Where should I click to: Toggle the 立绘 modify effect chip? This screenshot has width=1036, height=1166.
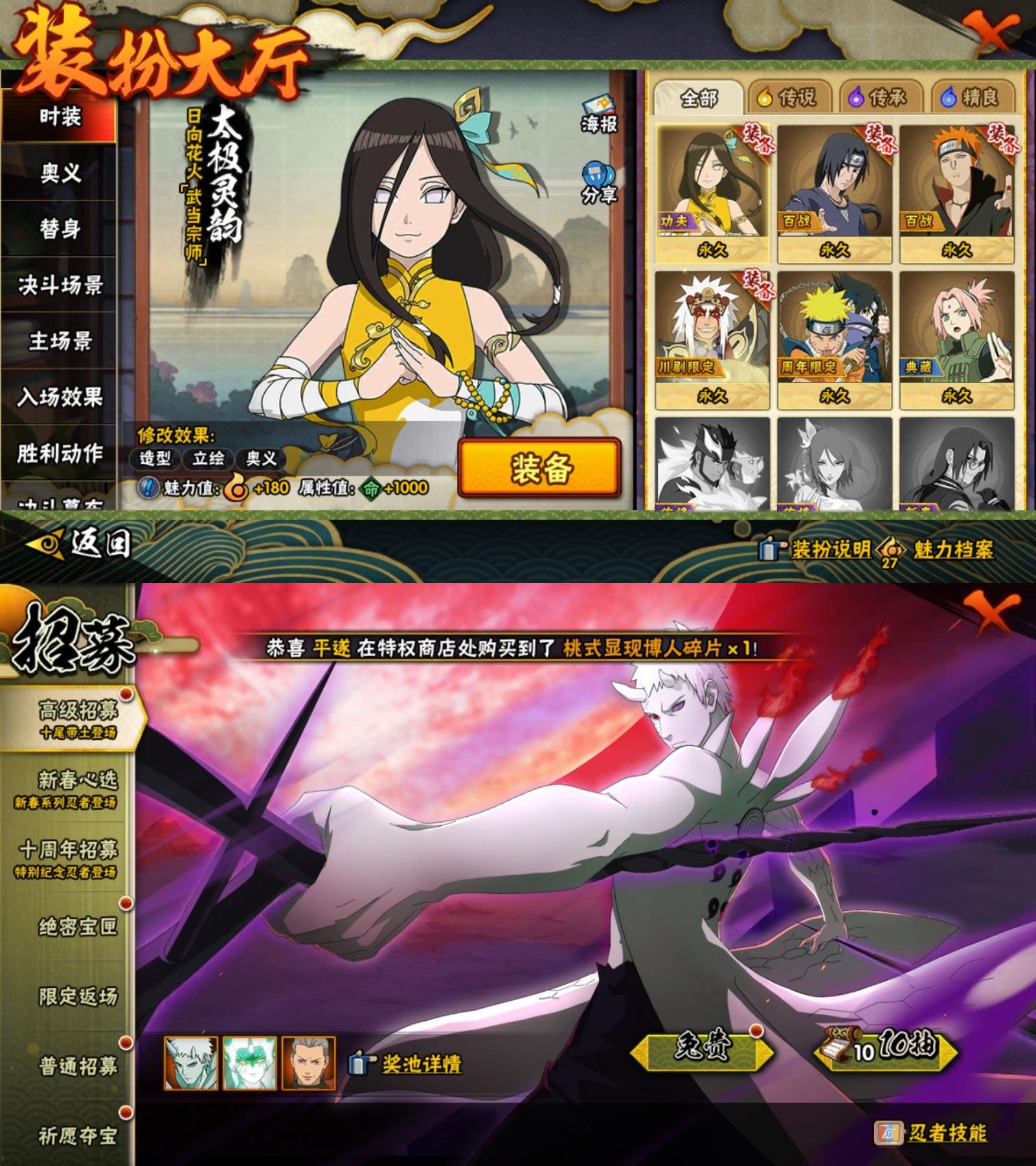pyautogui.click(x=209, y=459)
